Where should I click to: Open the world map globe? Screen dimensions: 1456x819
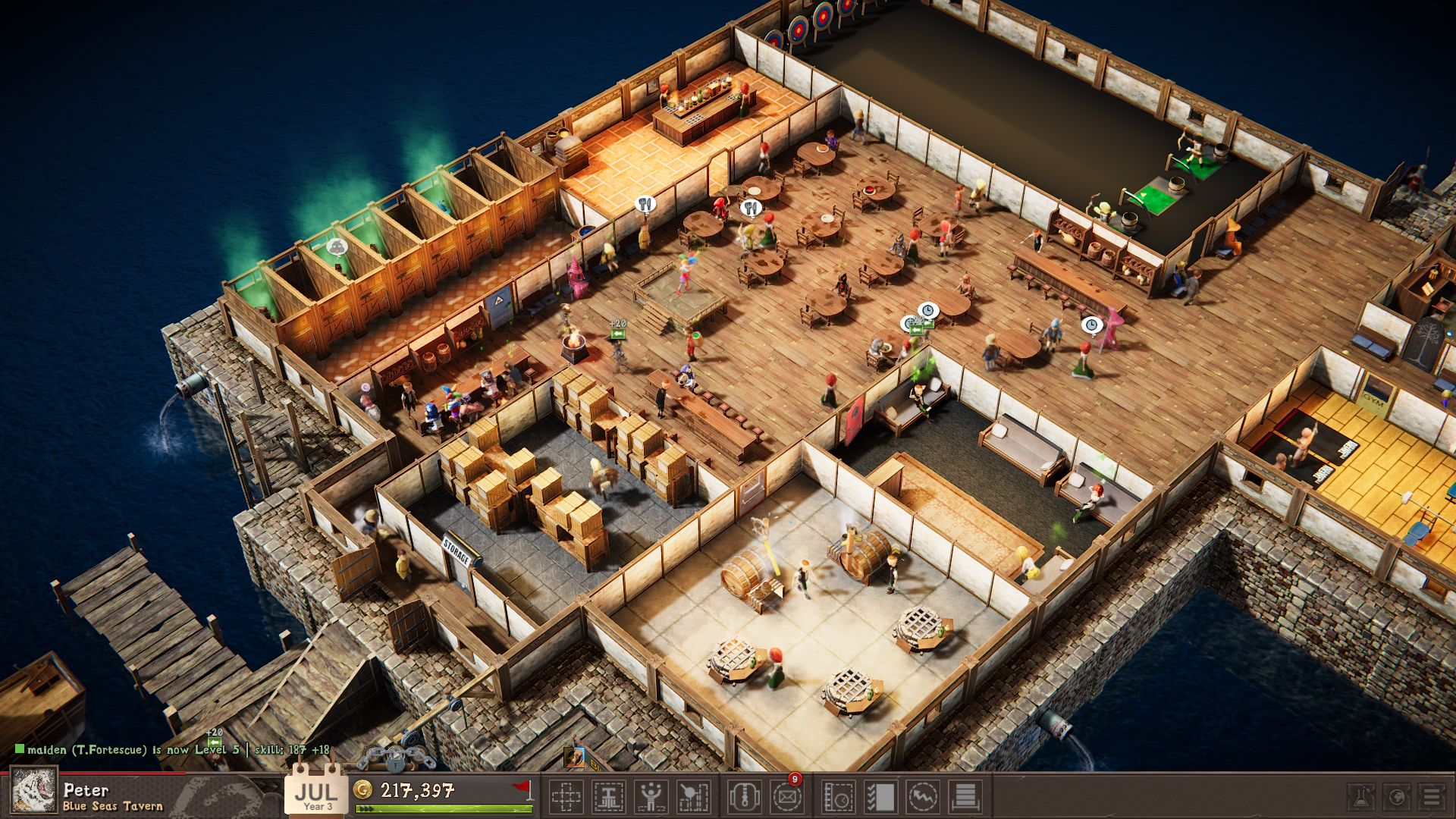click(x=1398, y=795)
